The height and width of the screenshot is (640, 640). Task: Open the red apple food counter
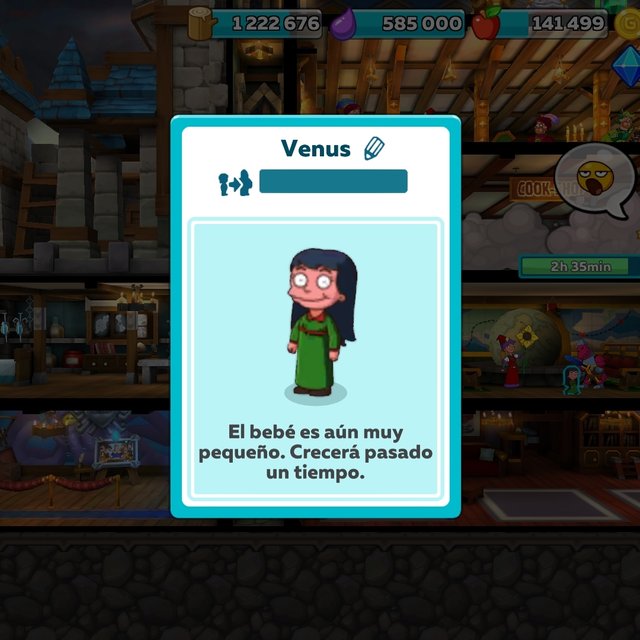(540, 23)
